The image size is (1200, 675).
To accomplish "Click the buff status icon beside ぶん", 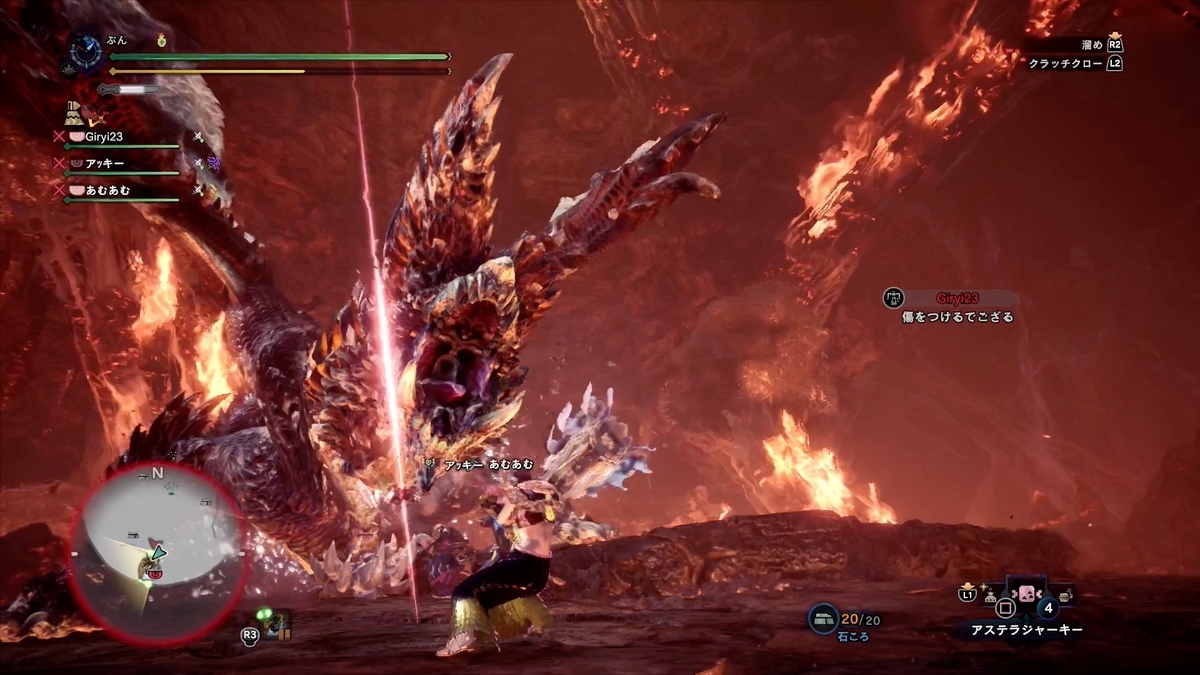I will pos(163,42).
